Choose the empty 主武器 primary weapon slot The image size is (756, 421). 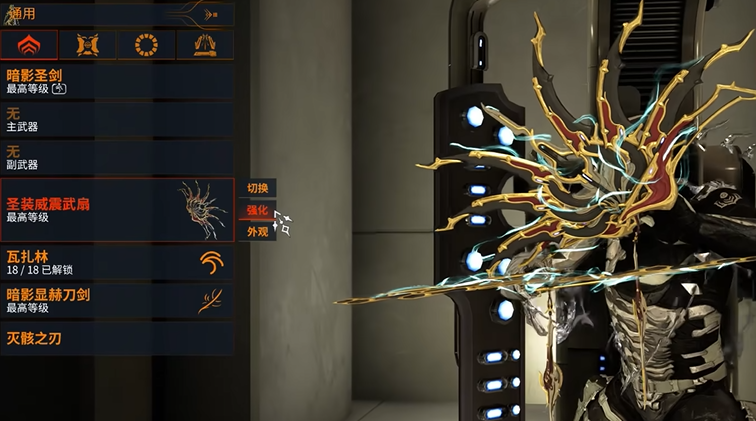[x=117, y=120]
